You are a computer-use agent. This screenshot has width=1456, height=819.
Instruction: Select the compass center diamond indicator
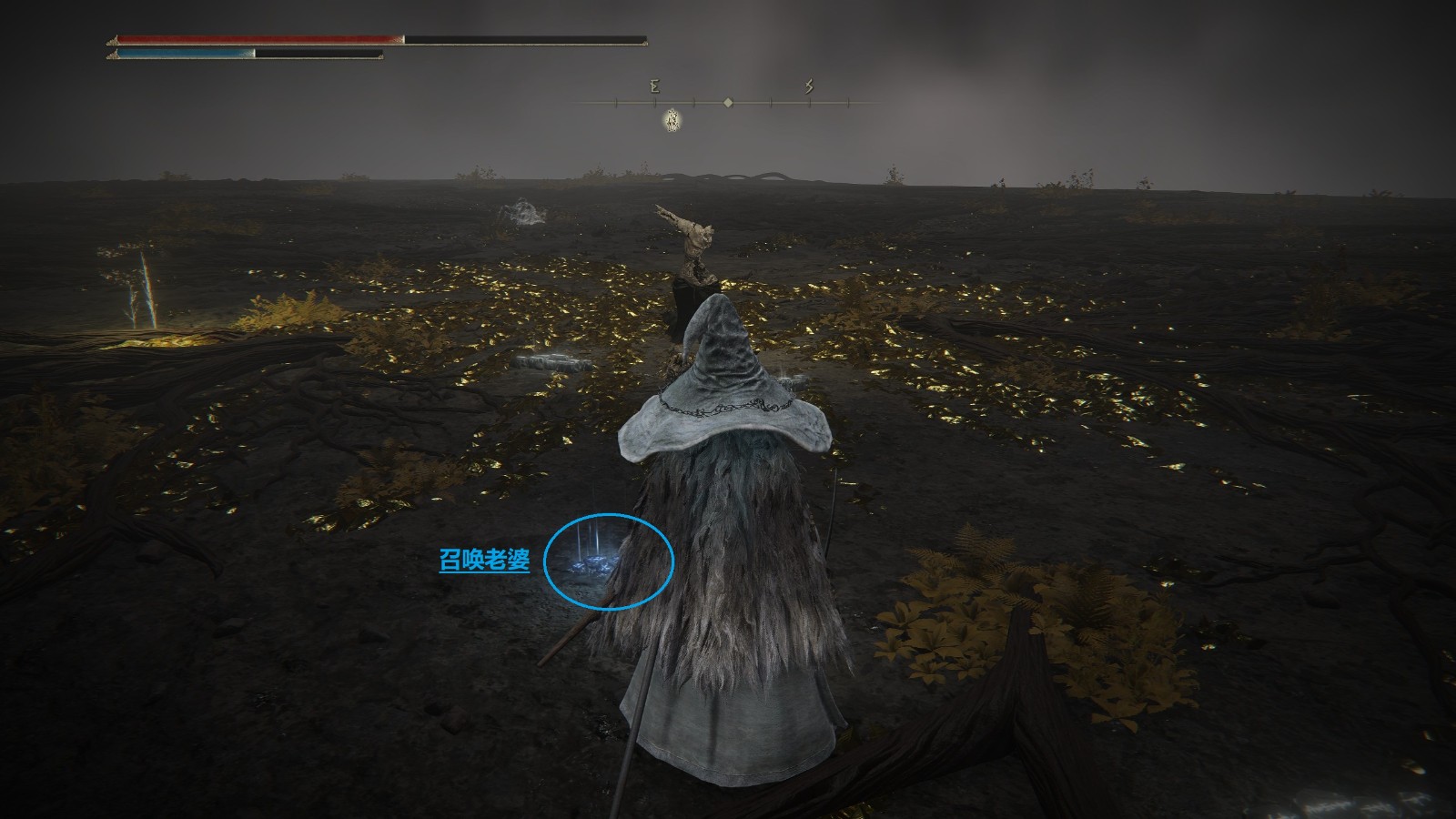click(x=728, y=103)
